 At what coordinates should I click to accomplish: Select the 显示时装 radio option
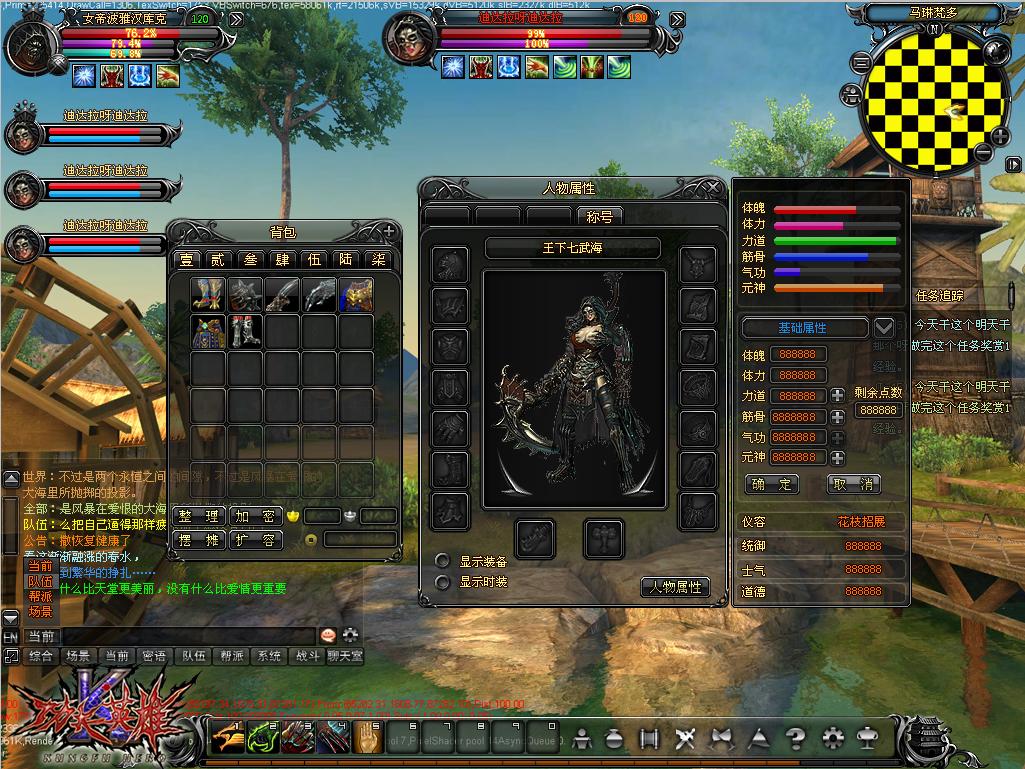coord(442,581)
